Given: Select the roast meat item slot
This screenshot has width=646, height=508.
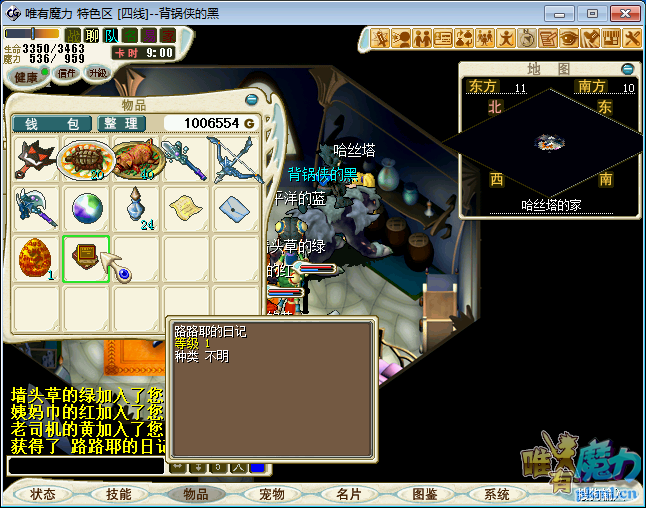Looking at the screenshot, I should click(136, 160).
